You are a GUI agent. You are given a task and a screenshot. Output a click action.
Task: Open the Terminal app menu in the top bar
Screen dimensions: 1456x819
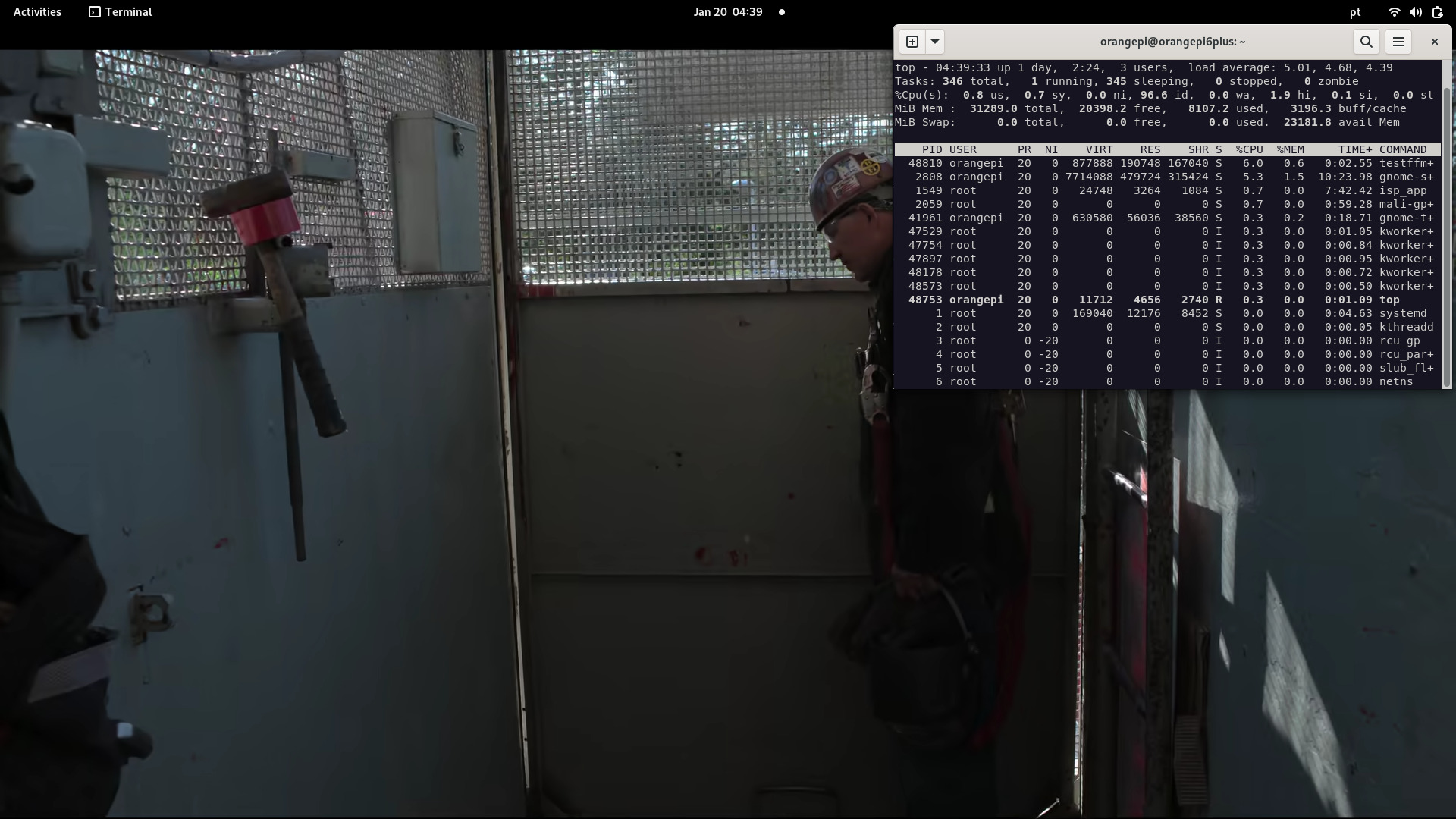click(119, 12)
